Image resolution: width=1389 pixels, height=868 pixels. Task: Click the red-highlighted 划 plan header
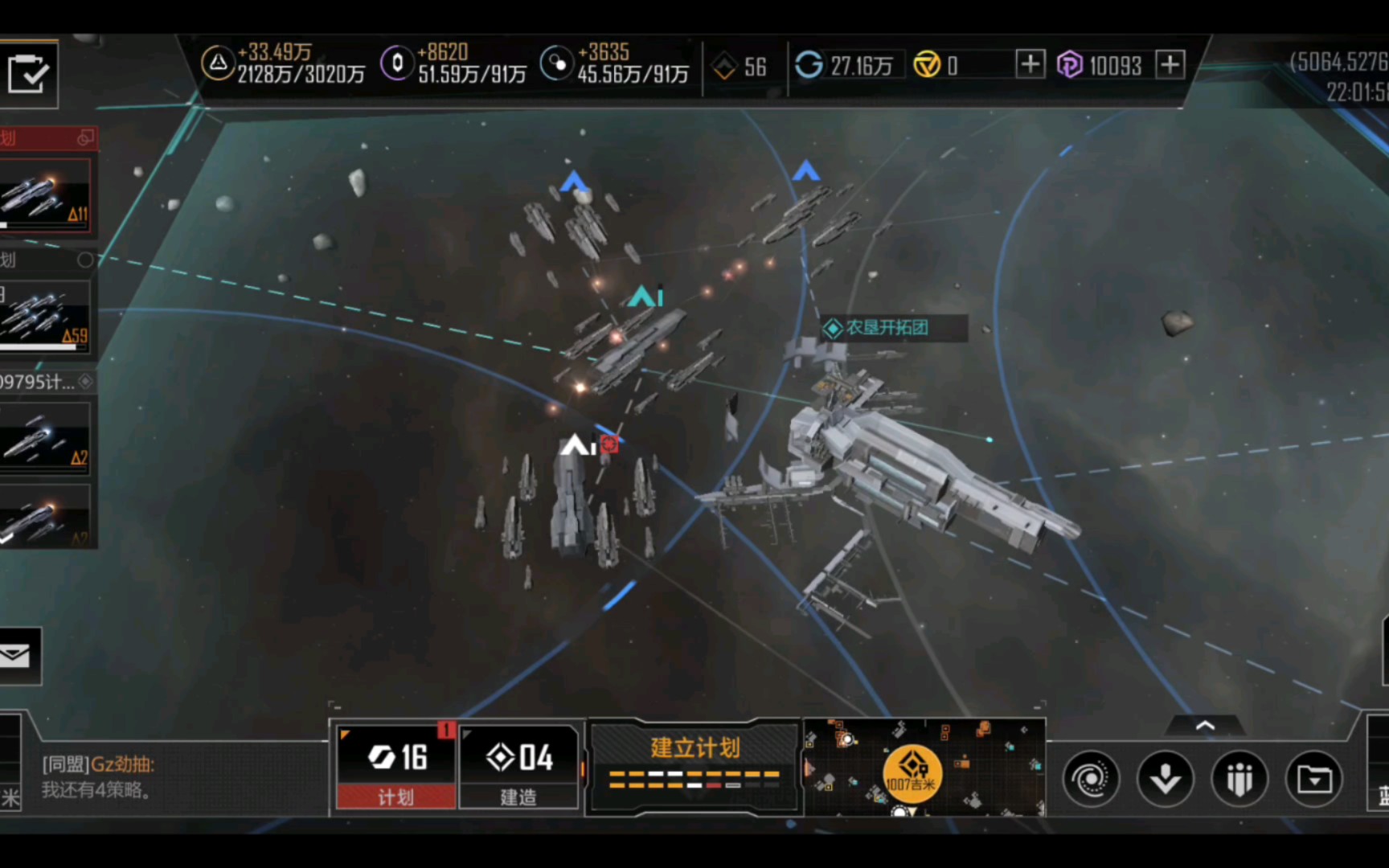tap(46, 138)
